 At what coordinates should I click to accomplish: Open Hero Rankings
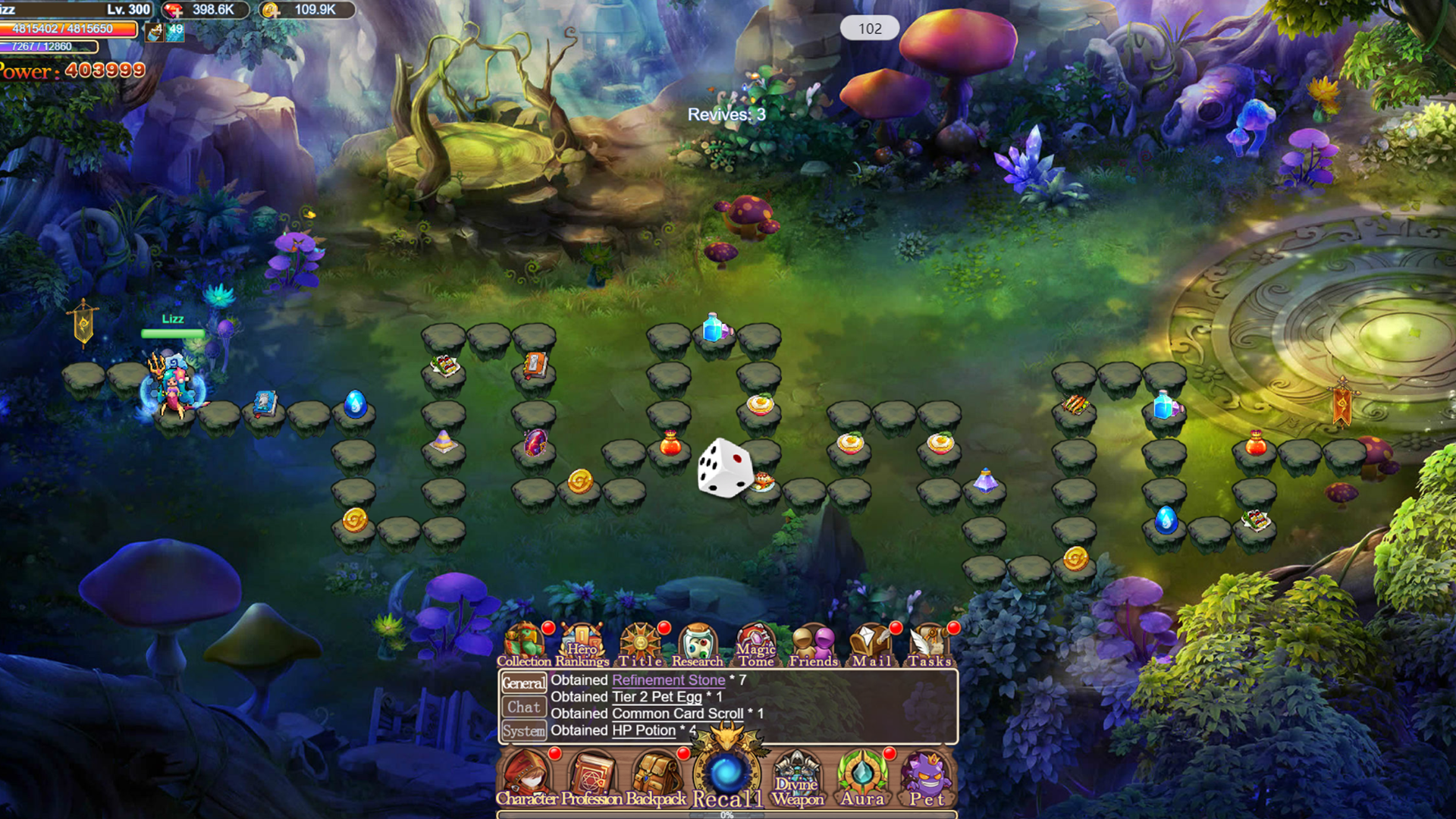[x=580, y=643]
